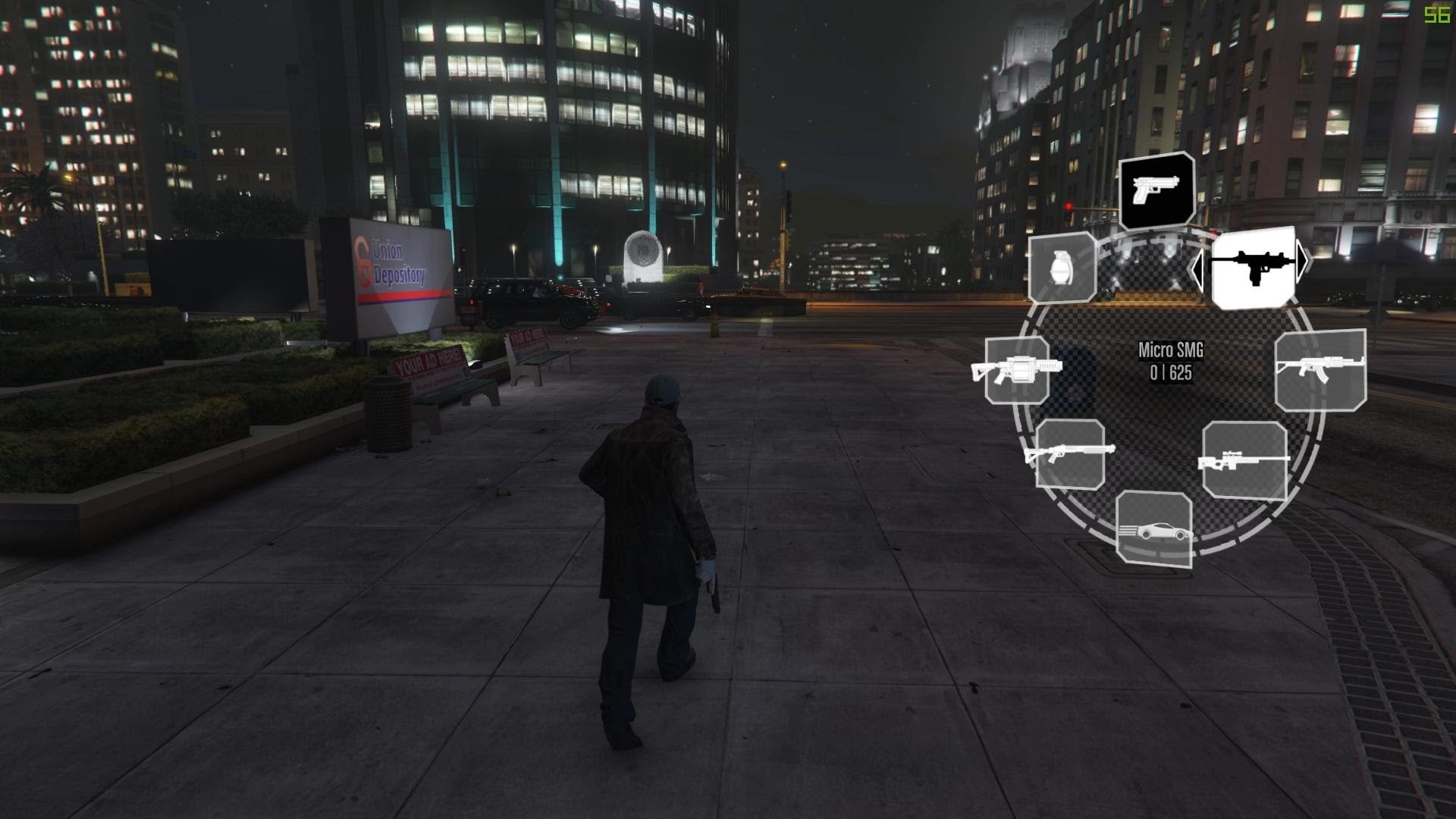Open the car slot on weapon wheel
1456x819 pixels.
tap(1154, 529)
